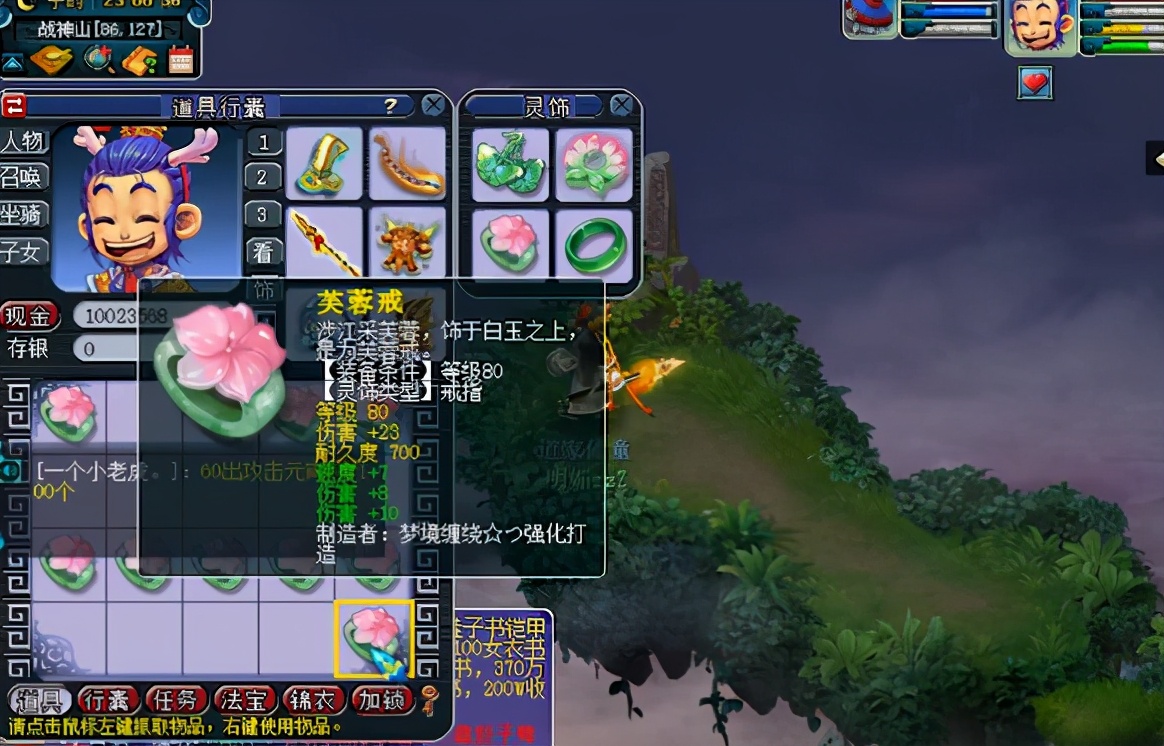1164x746 pixels.
Task: Click the red swap arrows button
Action: point(14,106)
